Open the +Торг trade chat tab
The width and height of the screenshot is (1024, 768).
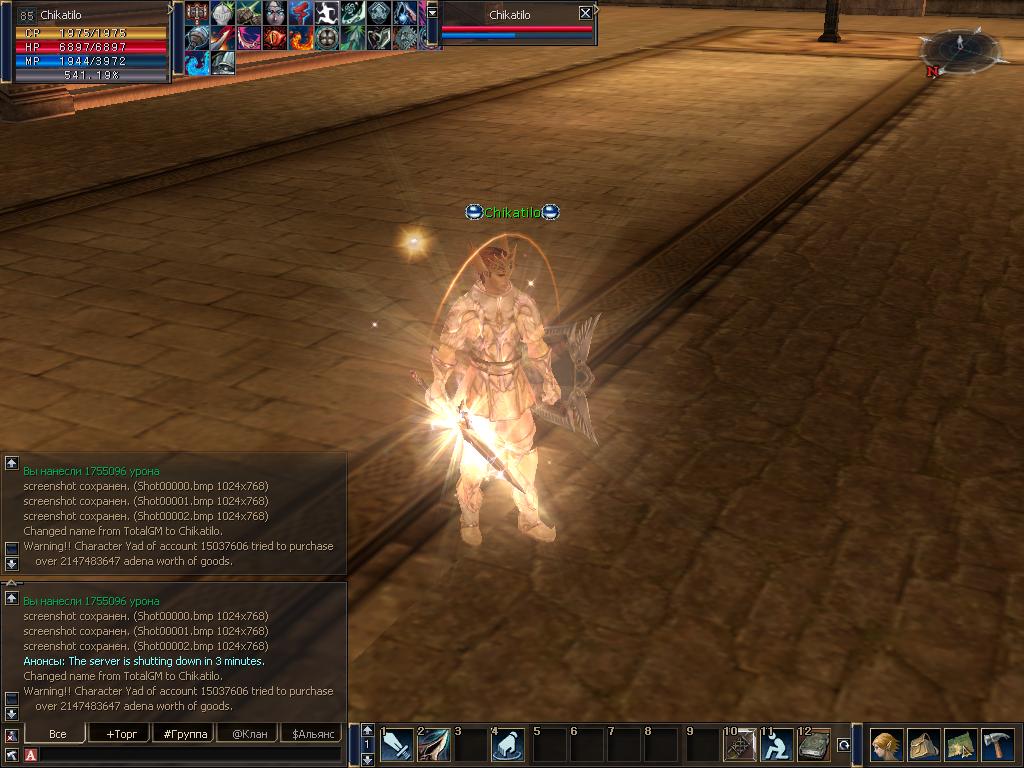point(121,734)
